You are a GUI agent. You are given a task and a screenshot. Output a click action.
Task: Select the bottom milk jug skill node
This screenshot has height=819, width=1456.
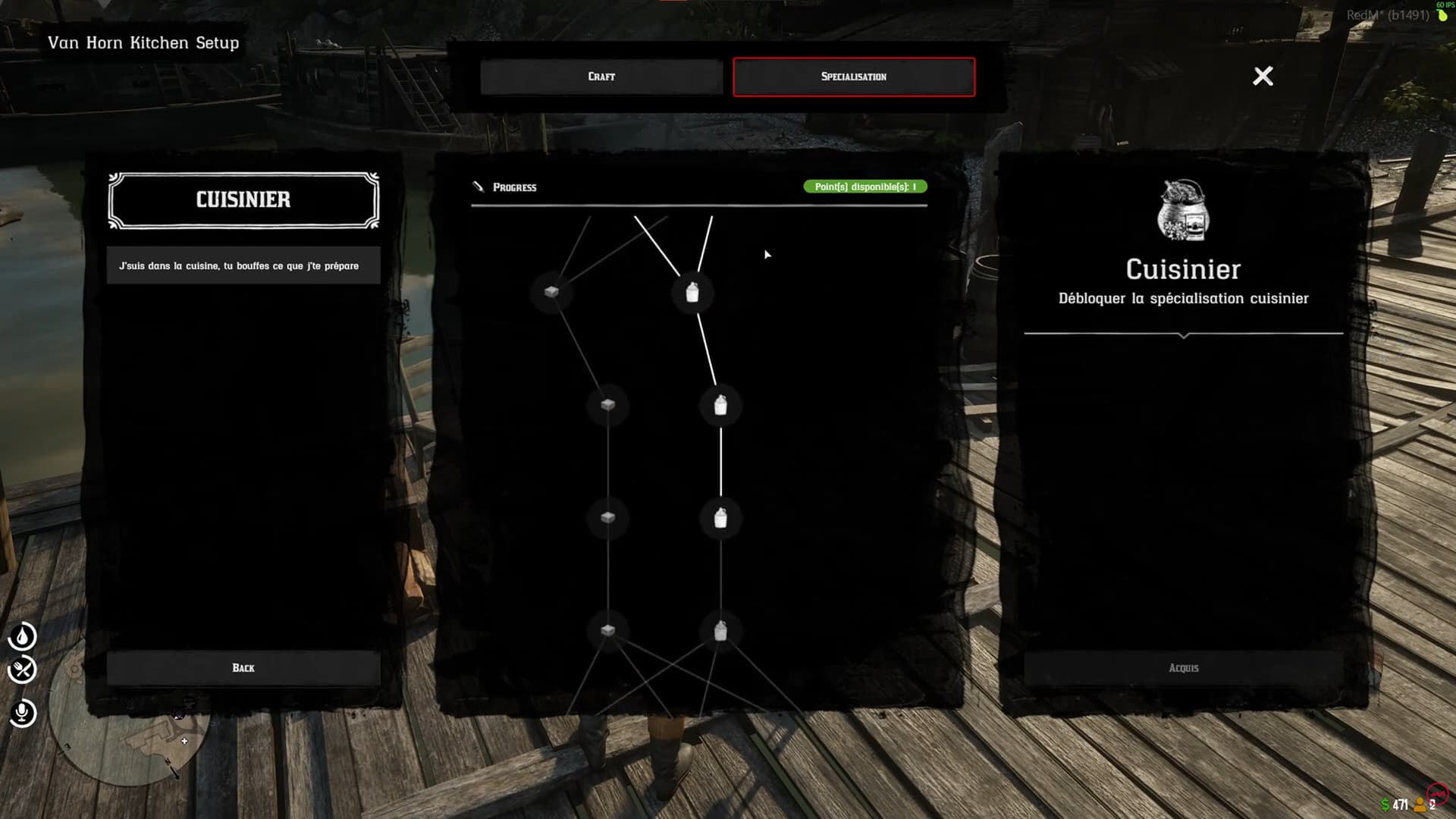(x=720, y=629)
